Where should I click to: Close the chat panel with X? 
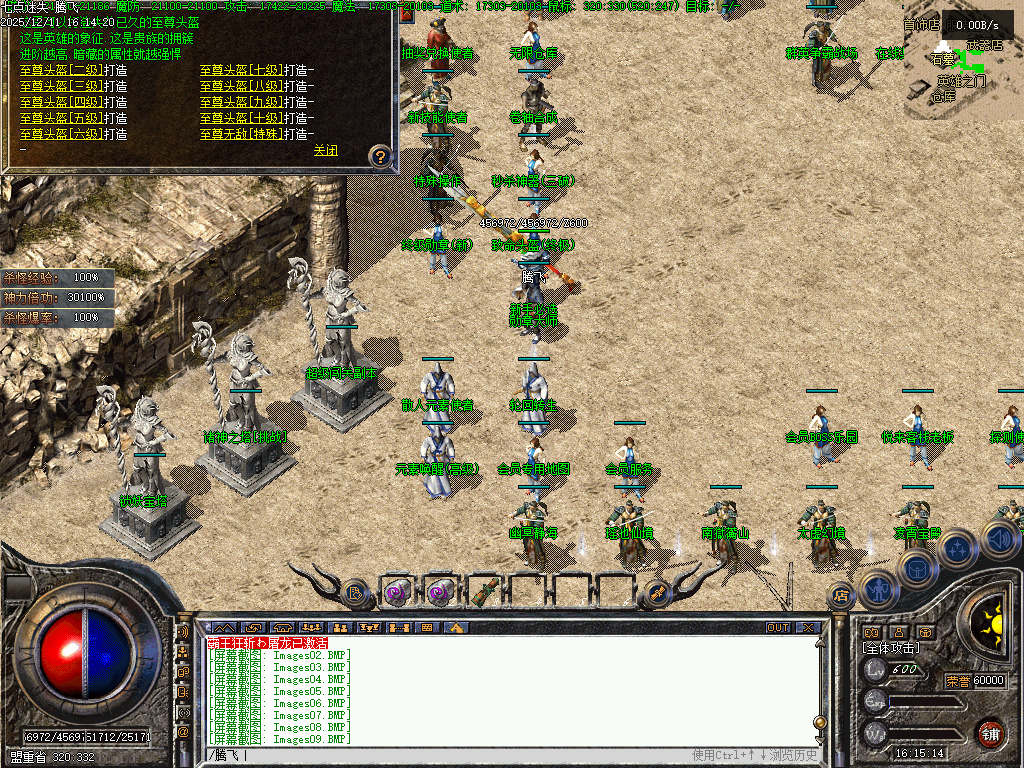807,628
